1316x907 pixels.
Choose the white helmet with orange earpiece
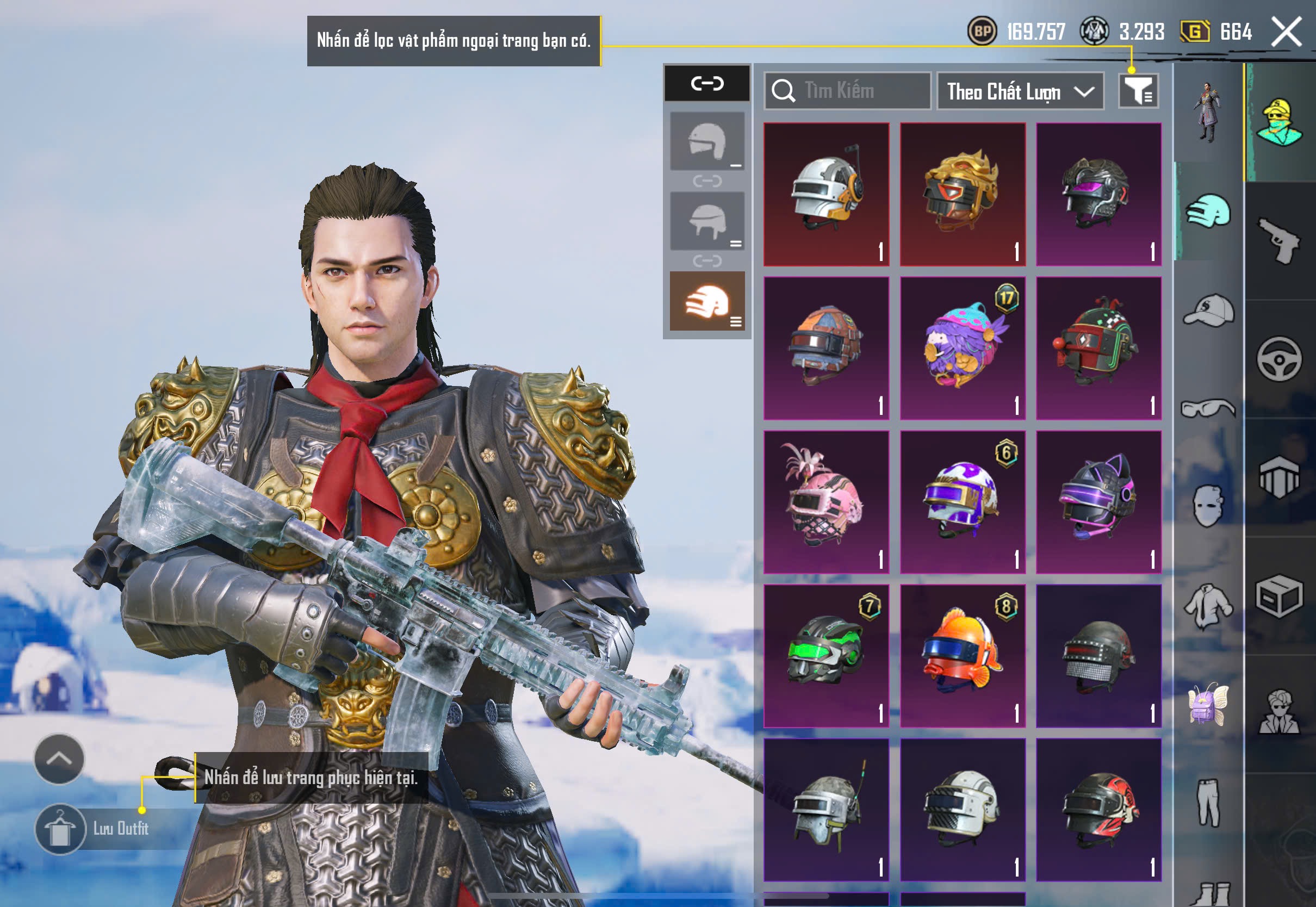pyautogui.click(x=826, y=194)
